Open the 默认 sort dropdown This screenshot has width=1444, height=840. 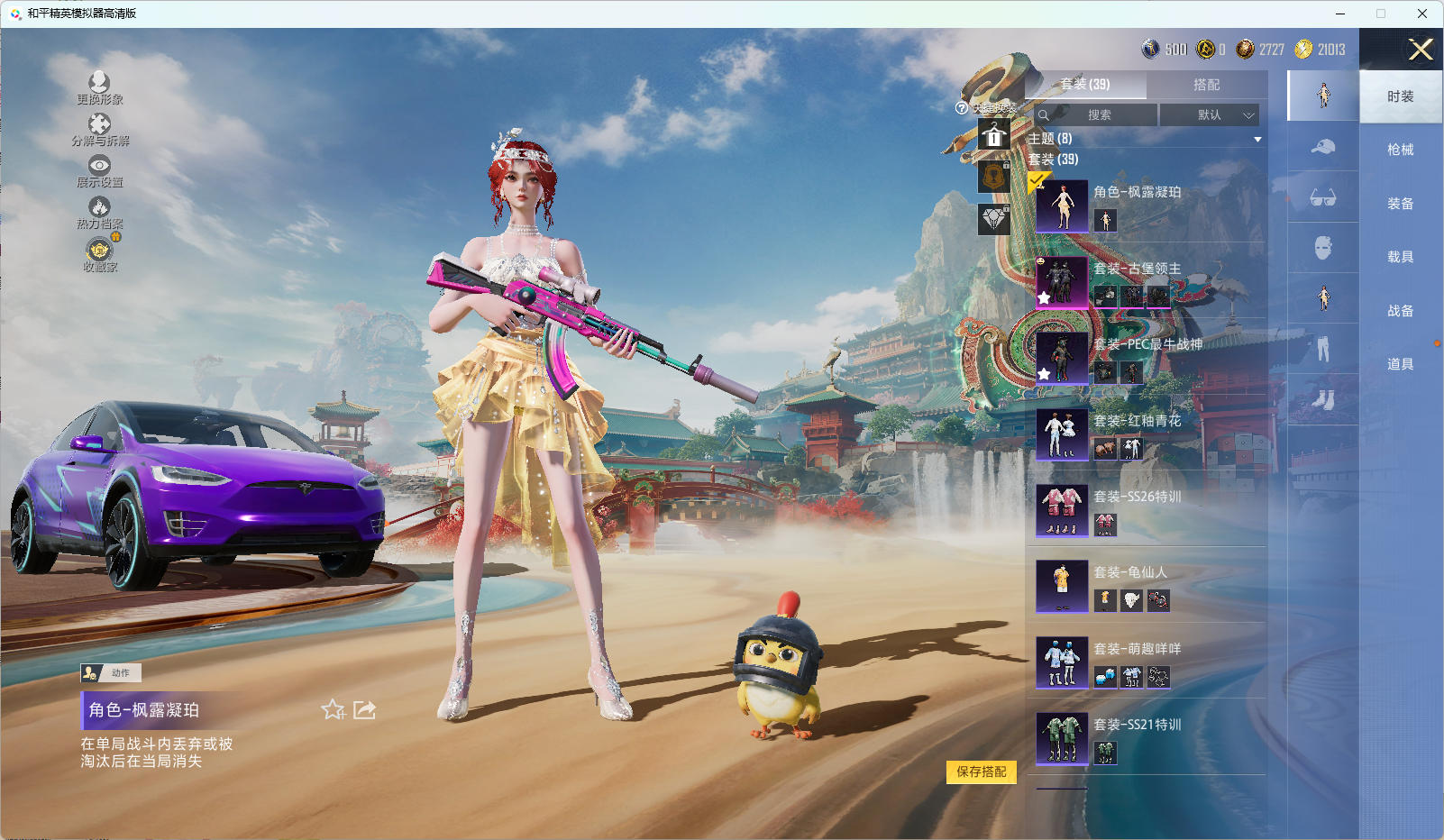[x=1209, y=115]
